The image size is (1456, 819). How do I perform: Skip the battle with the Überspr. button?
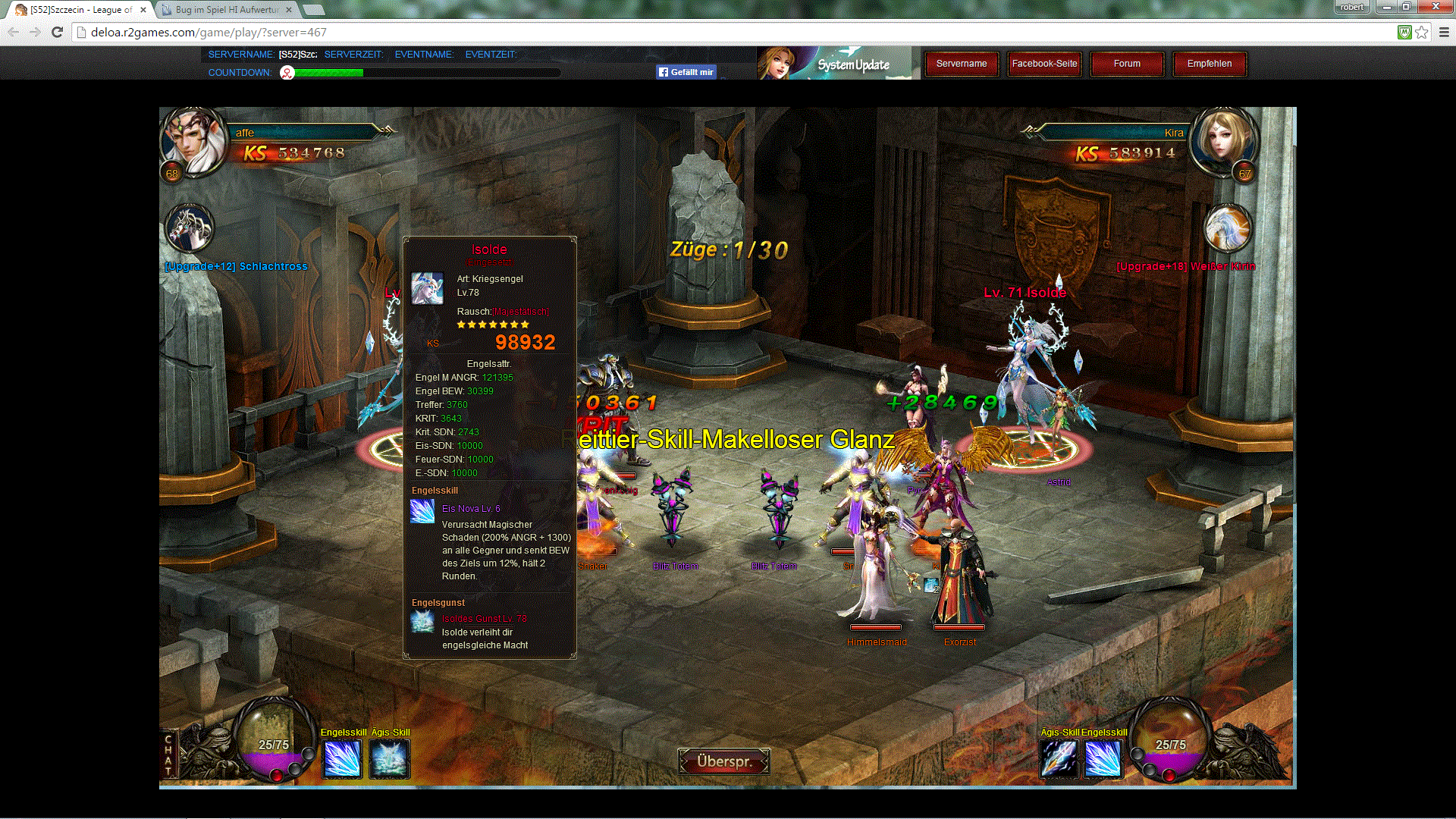[723, 761]
